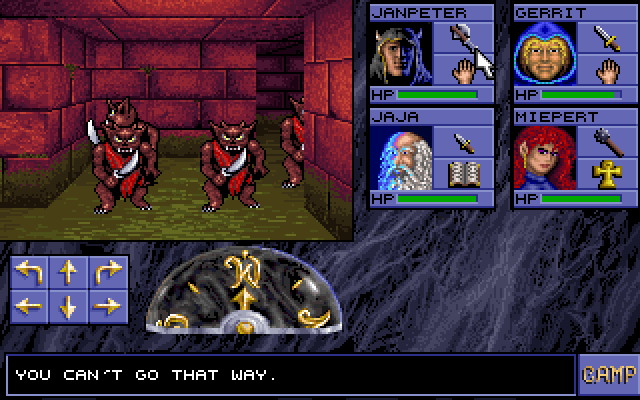Turn the party right with the curved arrow
The width and height of the screenshot is (640, 400).
(105, 272)
